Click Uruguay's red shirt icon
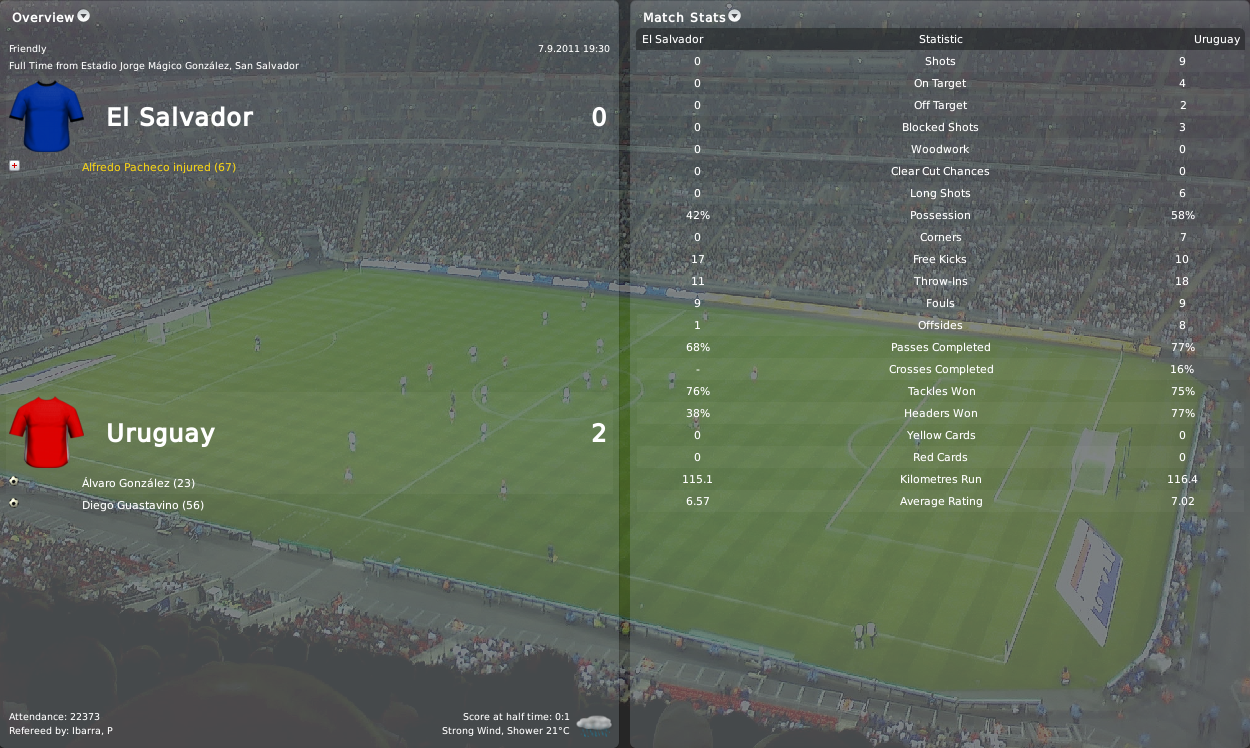The width and height of the screenshot is (1250, 748). (x=46, y=432)
